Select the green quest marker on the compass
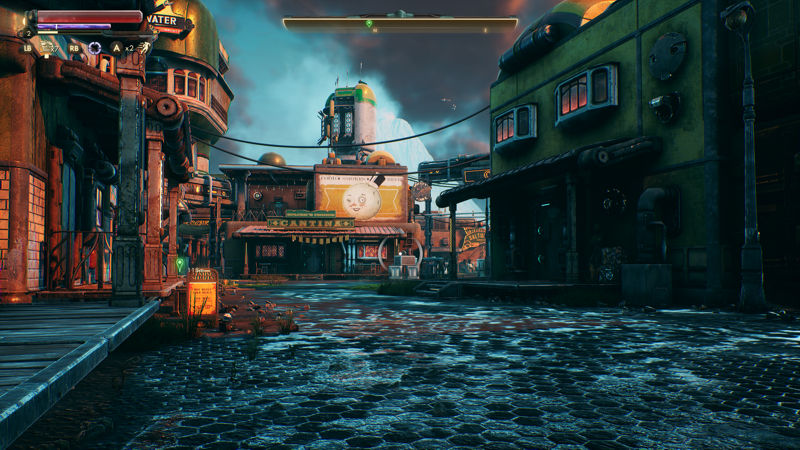 [x=369, y=23]
